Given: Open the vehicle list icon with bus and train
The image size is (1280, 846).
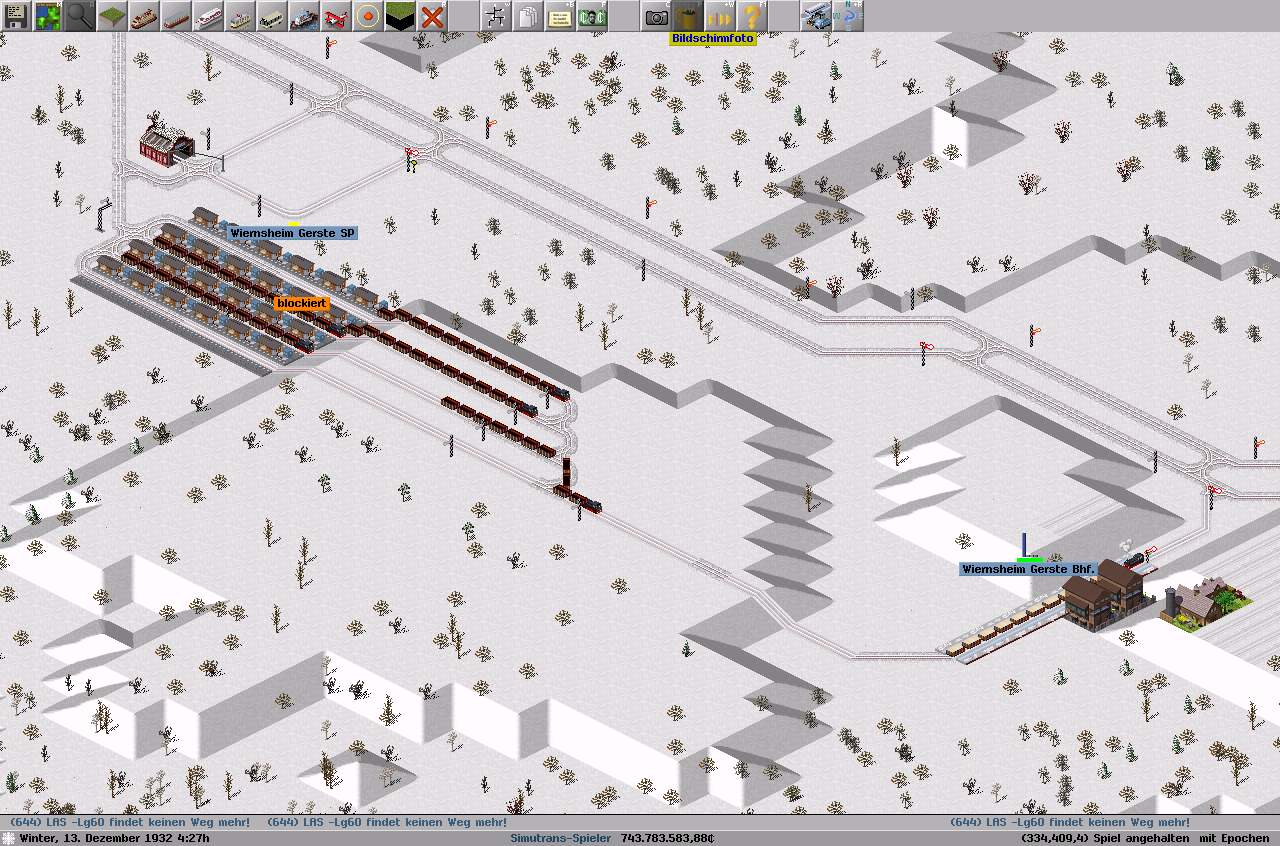Looking at the screenshot, I should pos(815,16).
